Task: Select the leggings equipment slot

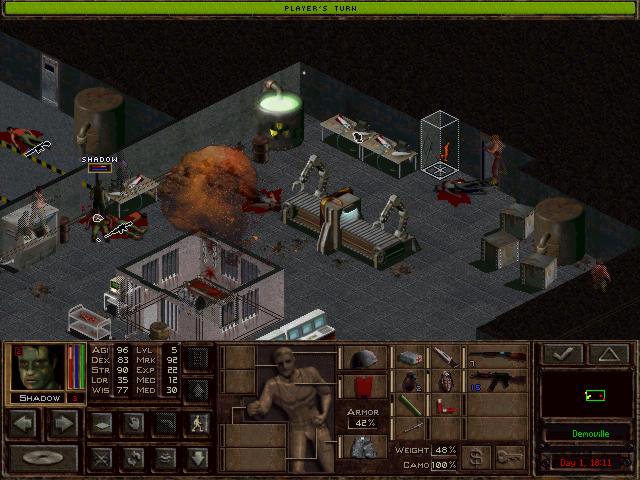Action: click(x=361, y=446)
